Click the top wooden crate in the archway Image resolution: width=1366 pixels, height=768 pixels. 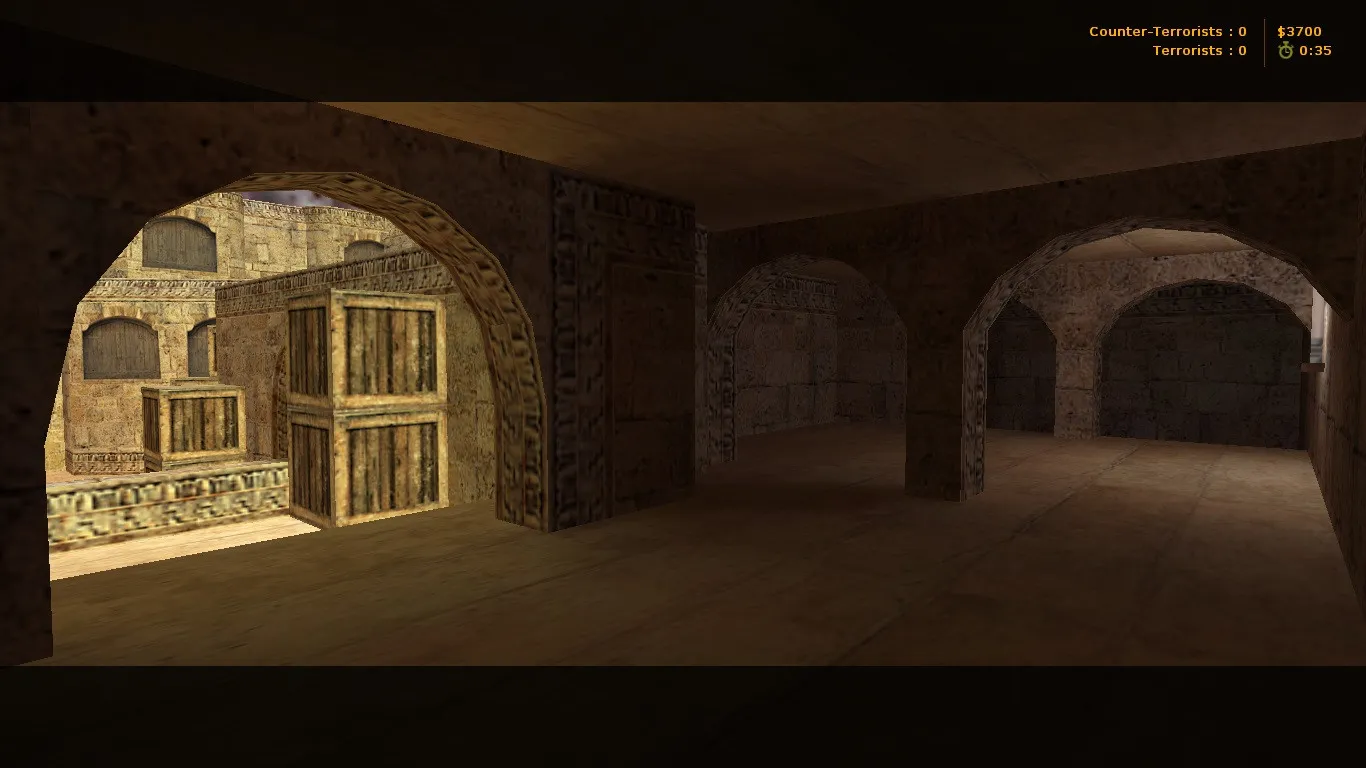[370, 350]
